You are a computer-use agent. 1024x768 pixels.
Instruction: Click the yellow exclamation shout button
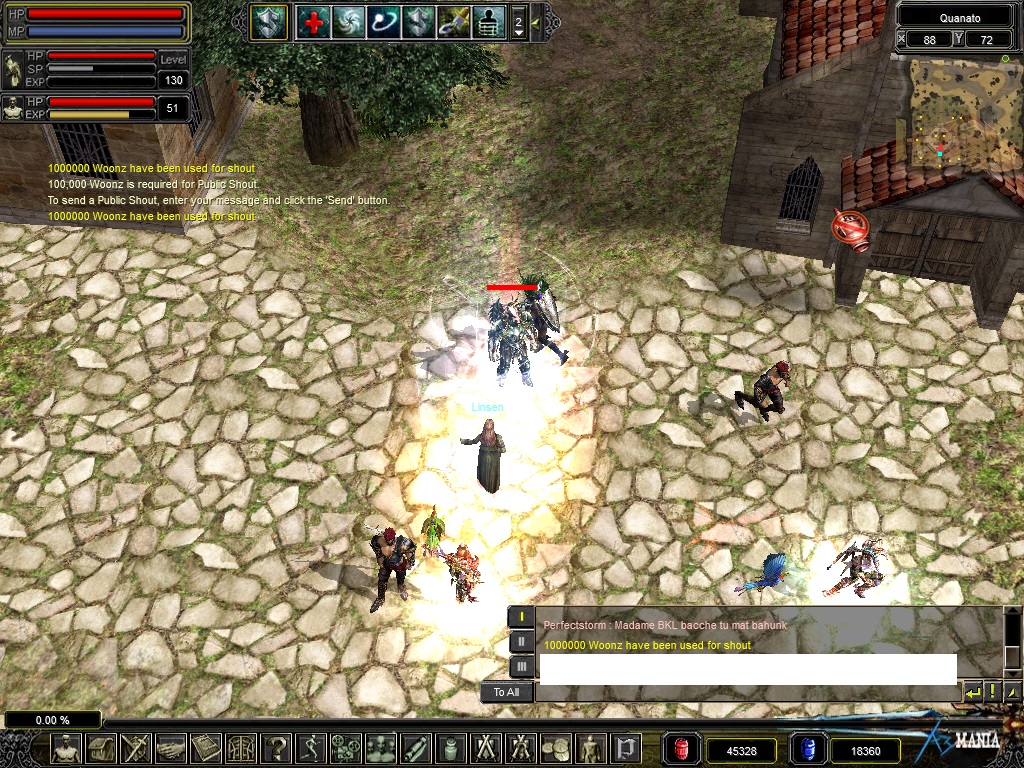coord(992,692)
